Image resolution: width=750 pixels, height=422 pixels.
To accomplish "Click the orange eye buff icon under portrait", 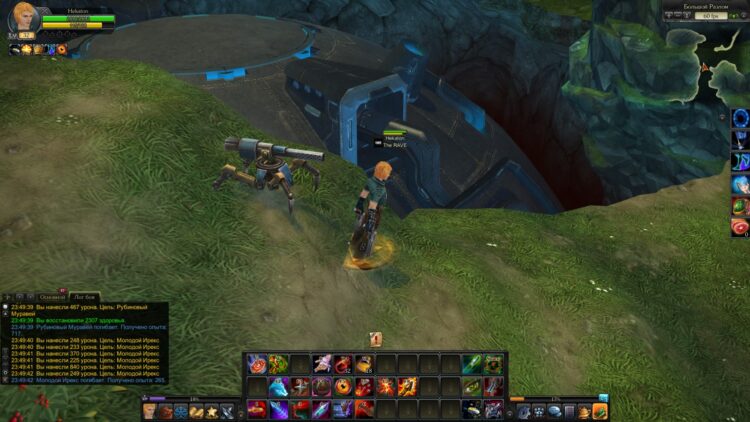I will pos(62,49).
